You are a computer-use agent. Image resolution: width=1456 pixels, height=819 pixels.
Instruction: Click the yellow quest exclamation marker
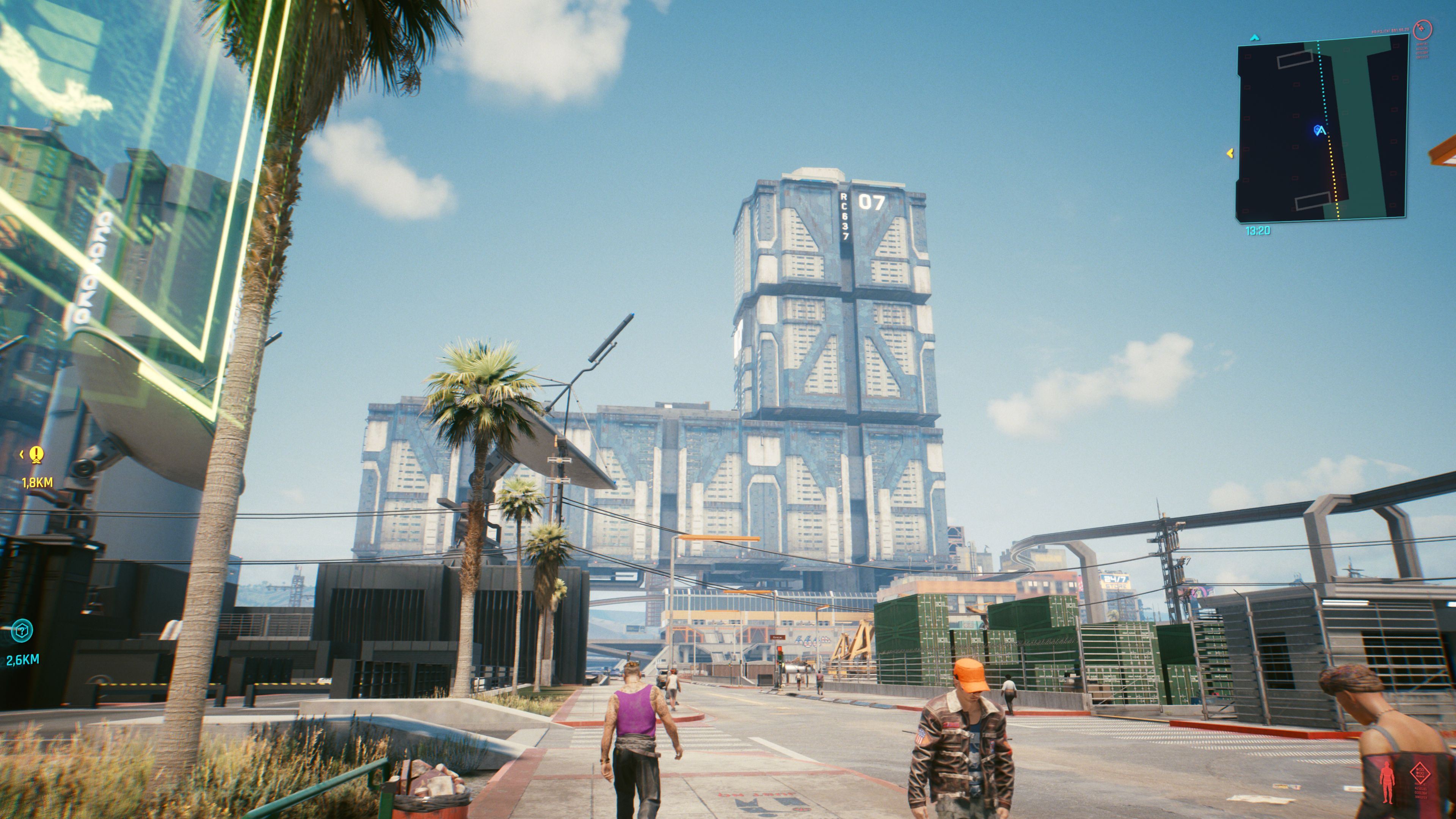(37, 454)
